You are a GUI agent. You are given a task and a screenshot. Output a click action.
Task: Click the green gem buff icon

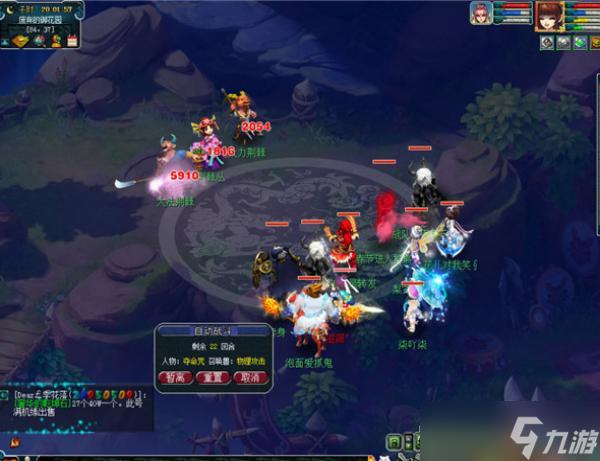coord(580,43)
